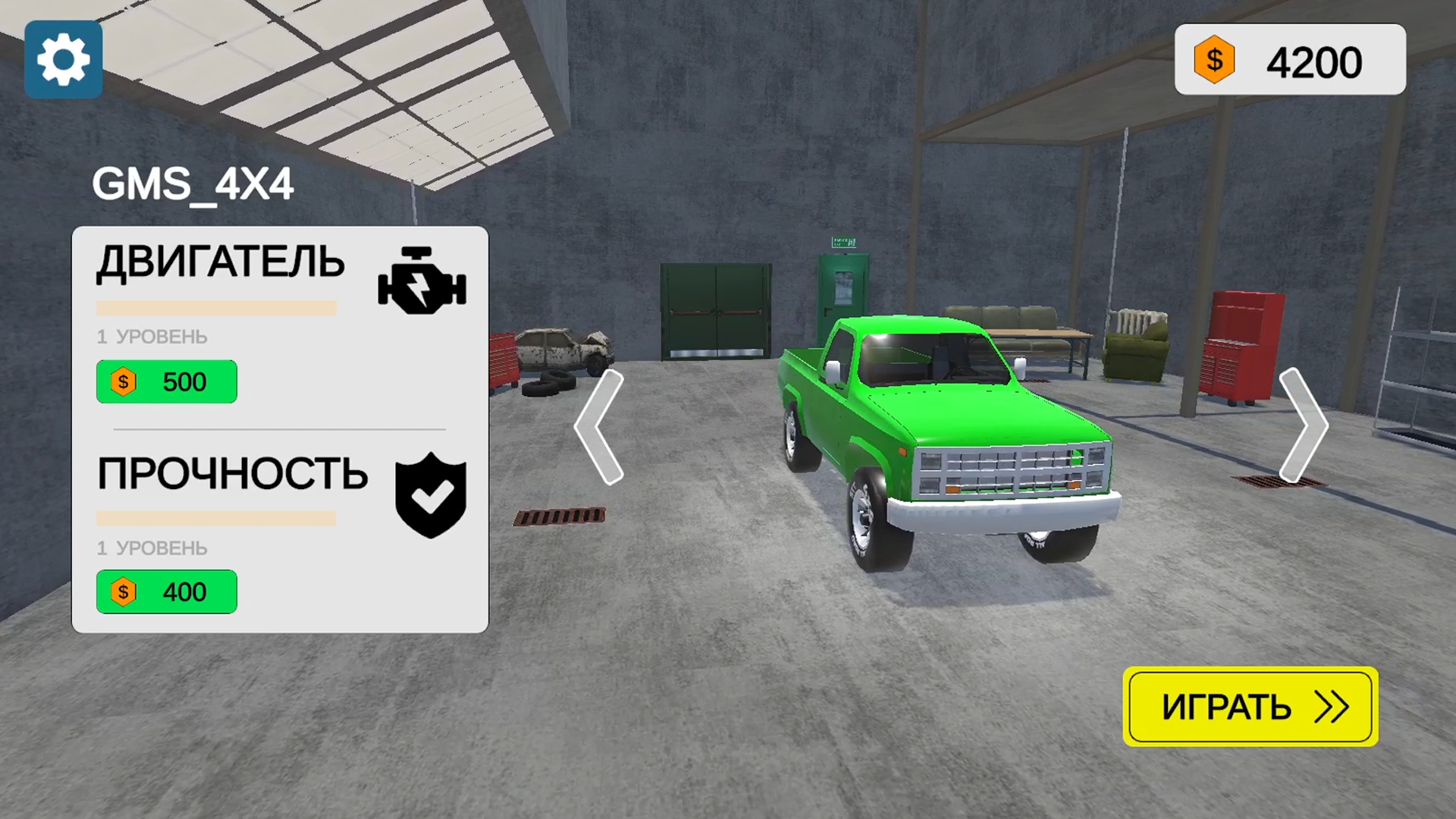Click the durability level progress bar

(x=215, y=518)
